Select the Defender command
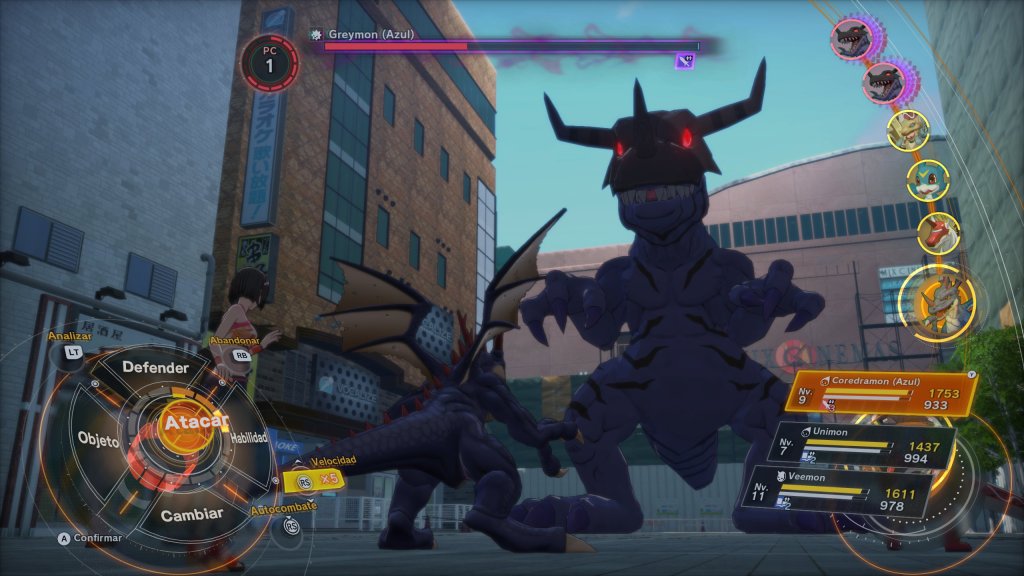1024x576 pixels. pos(155,368)
